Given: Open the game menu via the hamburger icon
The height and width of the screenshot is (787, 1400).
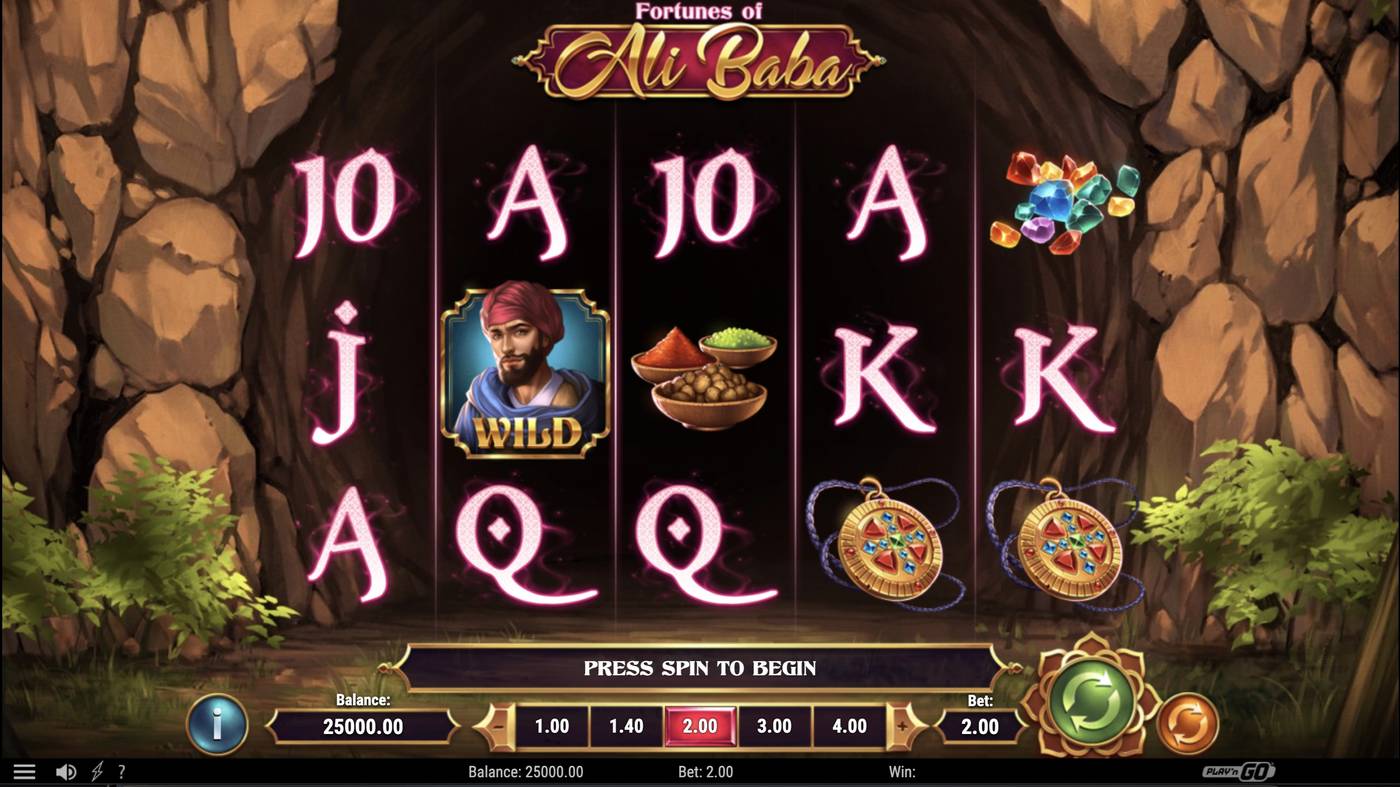Looking at the screenshot, I should [25, 770].
